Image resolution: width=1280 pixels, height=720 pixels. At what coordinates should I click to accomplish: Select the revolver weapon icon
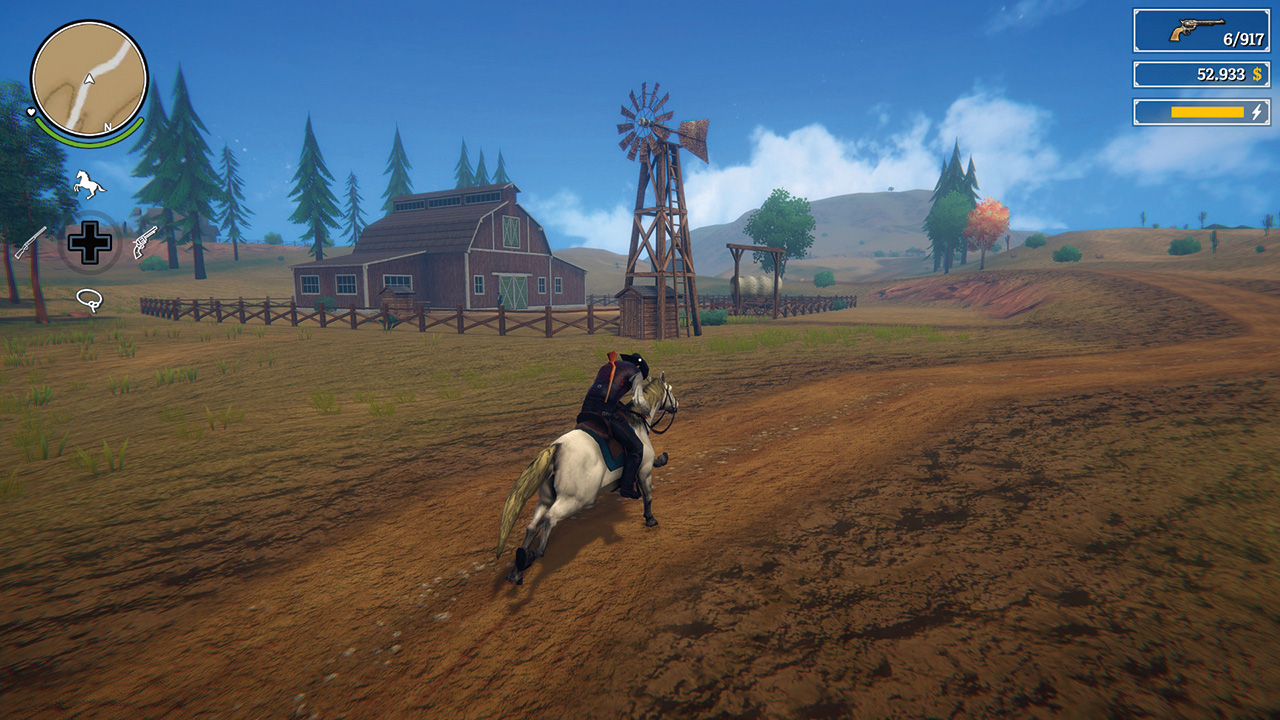145,243
